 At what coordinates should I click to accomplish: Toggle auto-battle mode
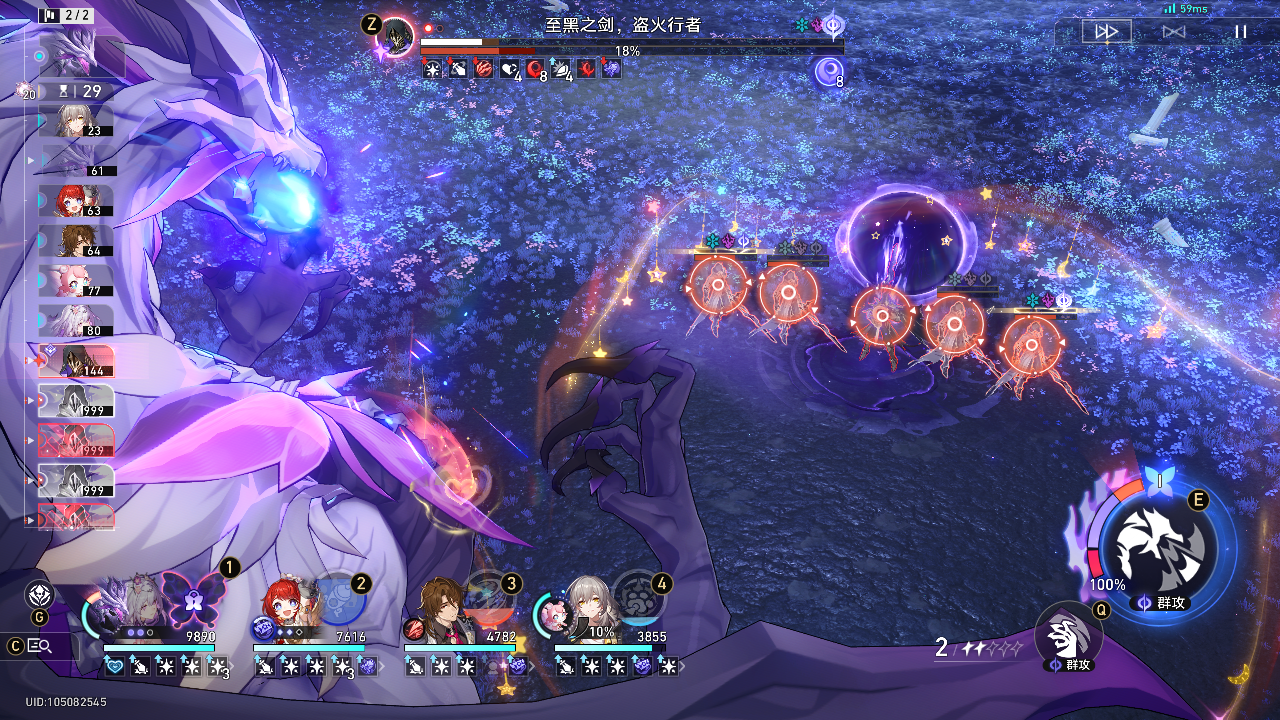(1174, 32)
